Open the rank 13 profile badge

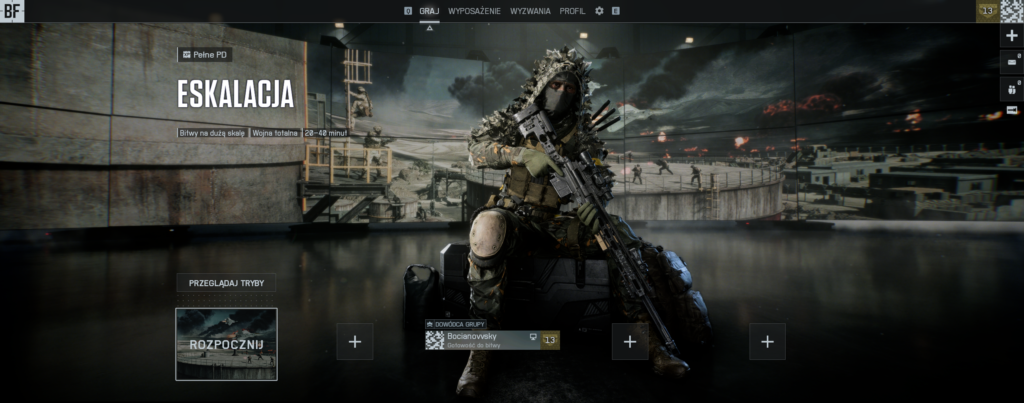988,10
